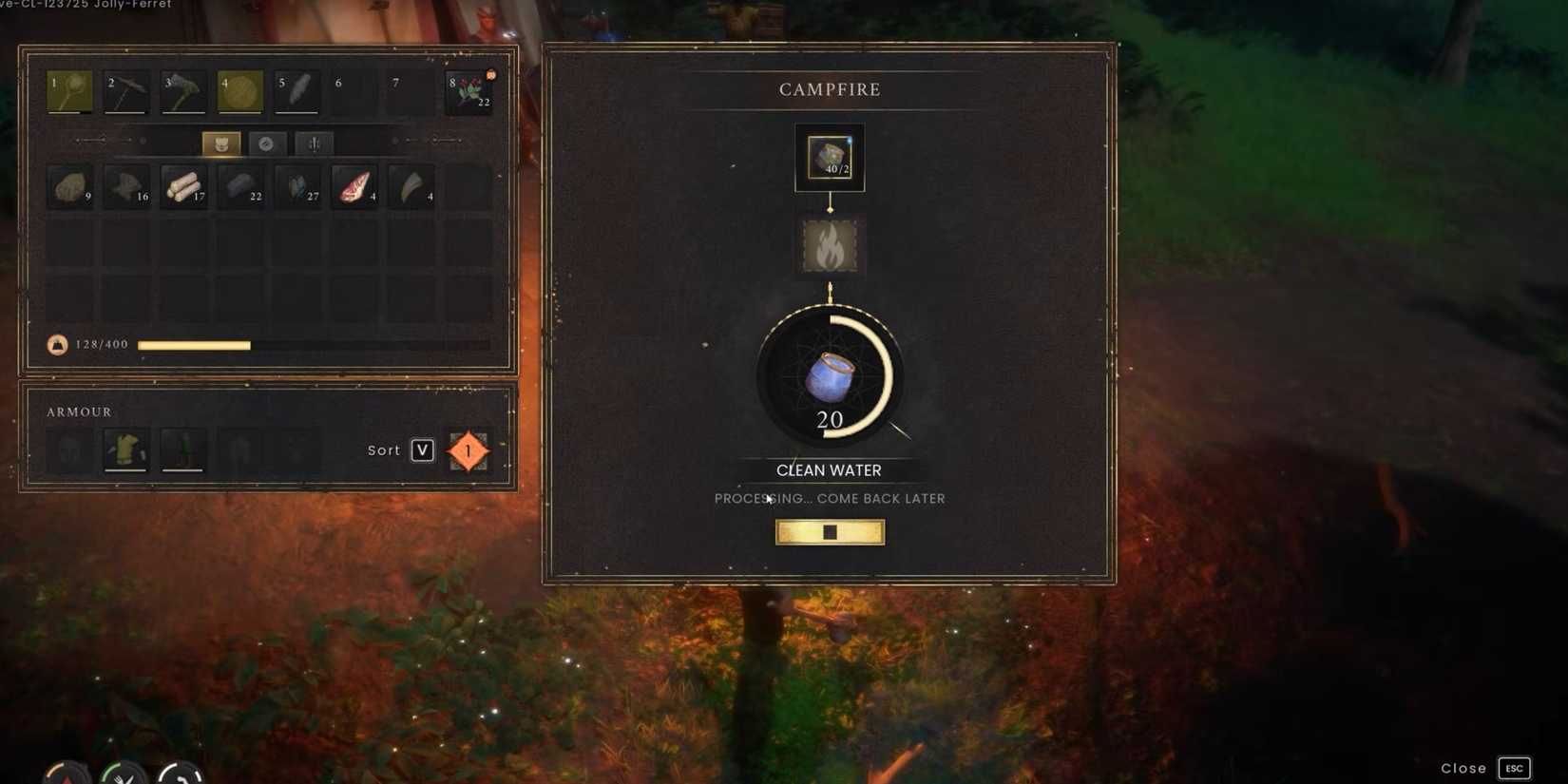Select the tools filter icon
The width and height of the screenshot is (1568, 784).
(x=314, y=143)
